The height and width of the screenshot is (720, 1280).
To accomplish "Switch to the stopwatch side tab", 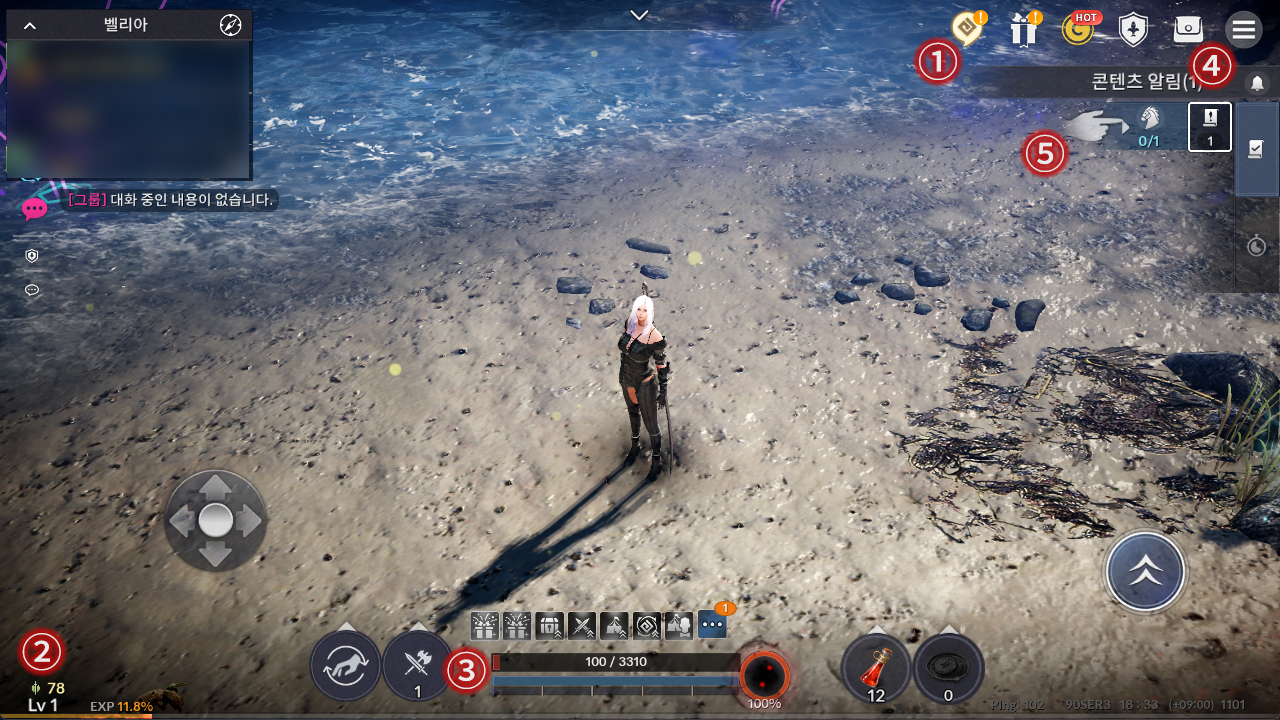I will [1257, 245].
